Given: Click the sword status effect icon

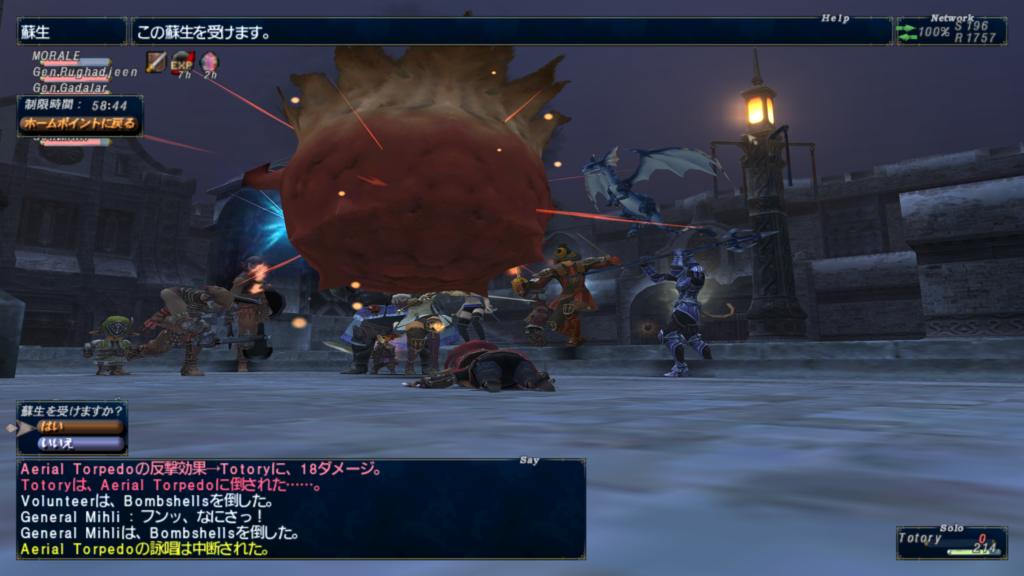Looking at the screenshot, I should (156, 62).
